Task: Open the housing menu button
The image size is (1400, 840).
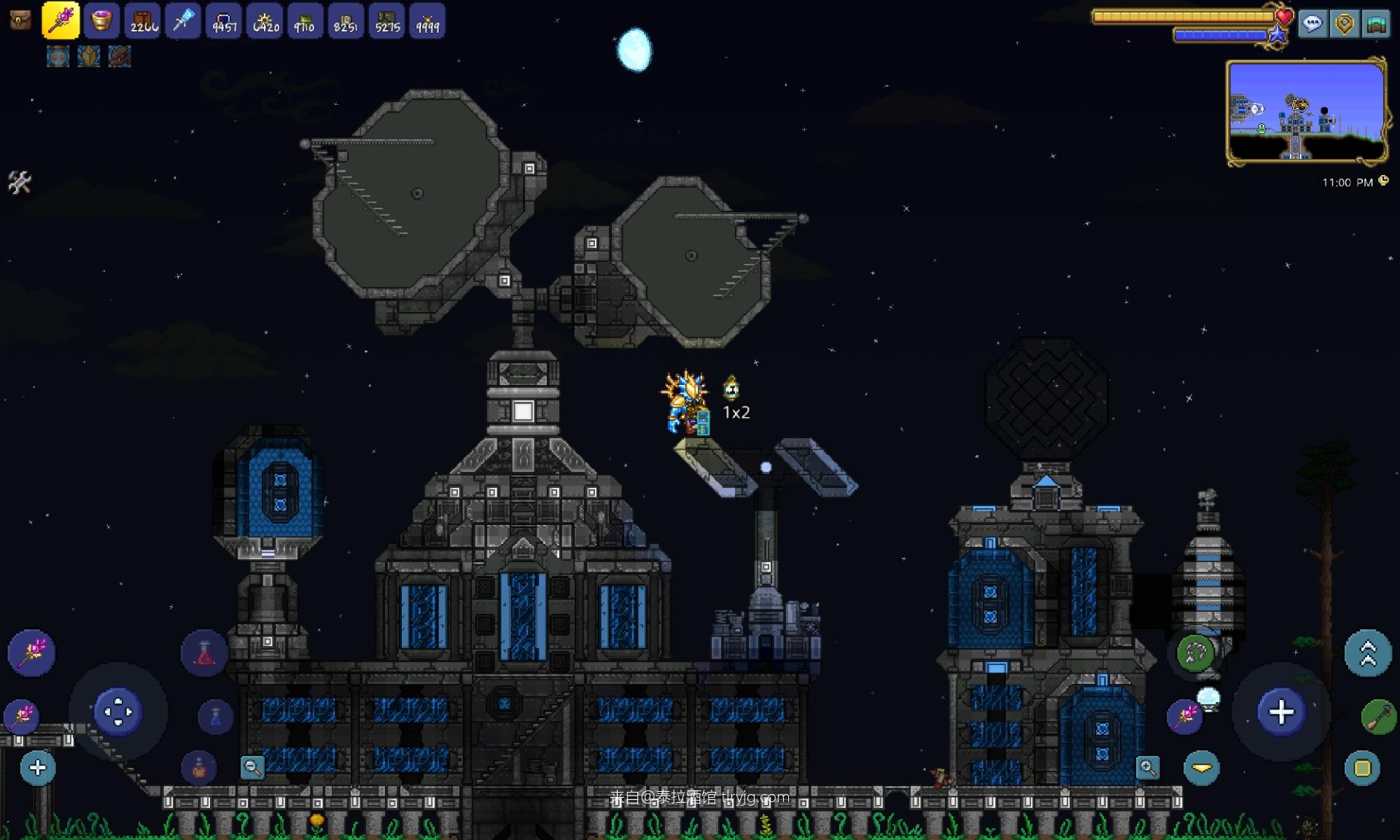Action: click(x=1376, y=24)
